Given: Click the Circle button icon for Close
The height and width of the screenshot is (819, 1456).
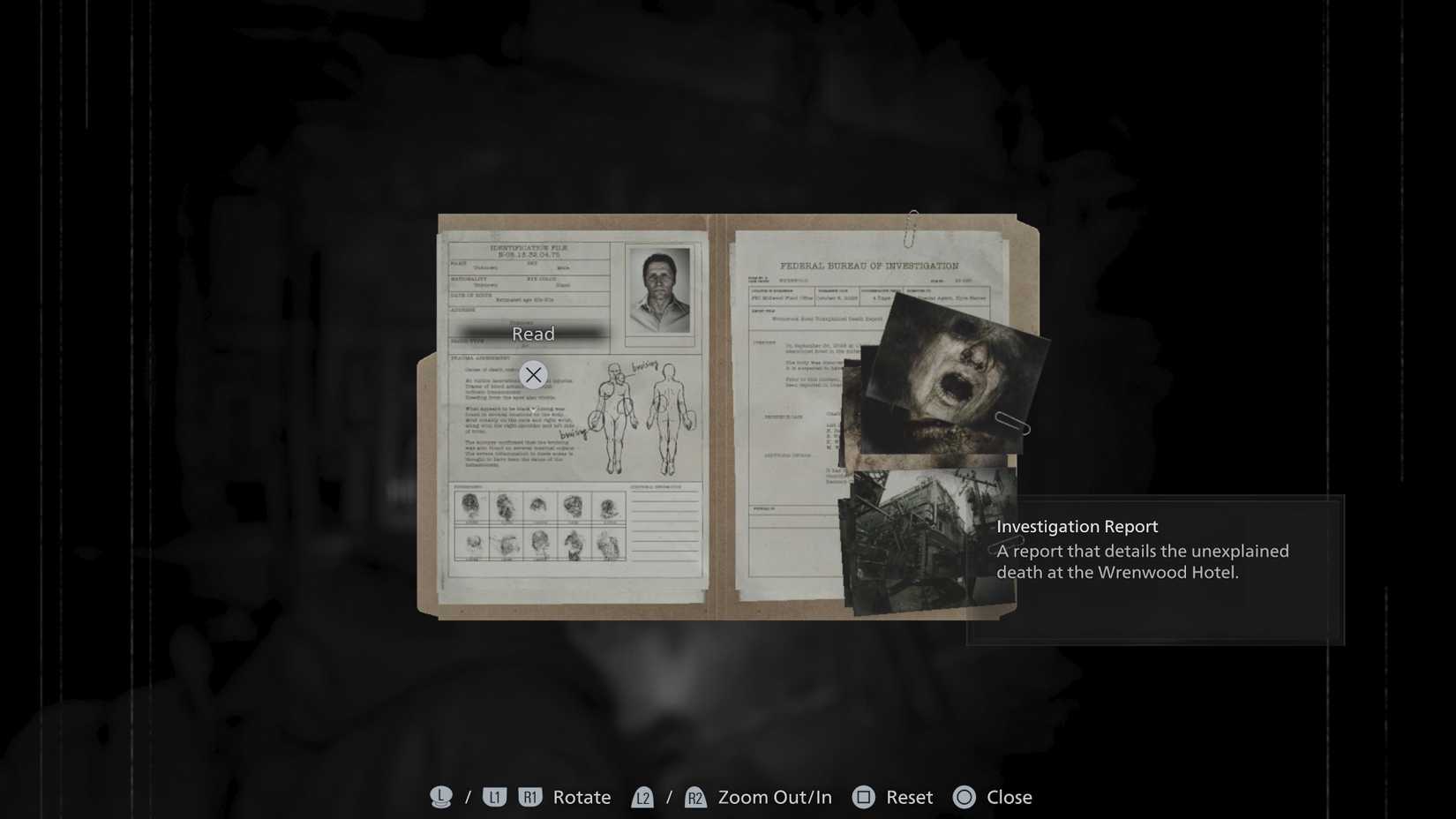Looking at the screenshot, I should pyautogui.click(x=964, y=797).
